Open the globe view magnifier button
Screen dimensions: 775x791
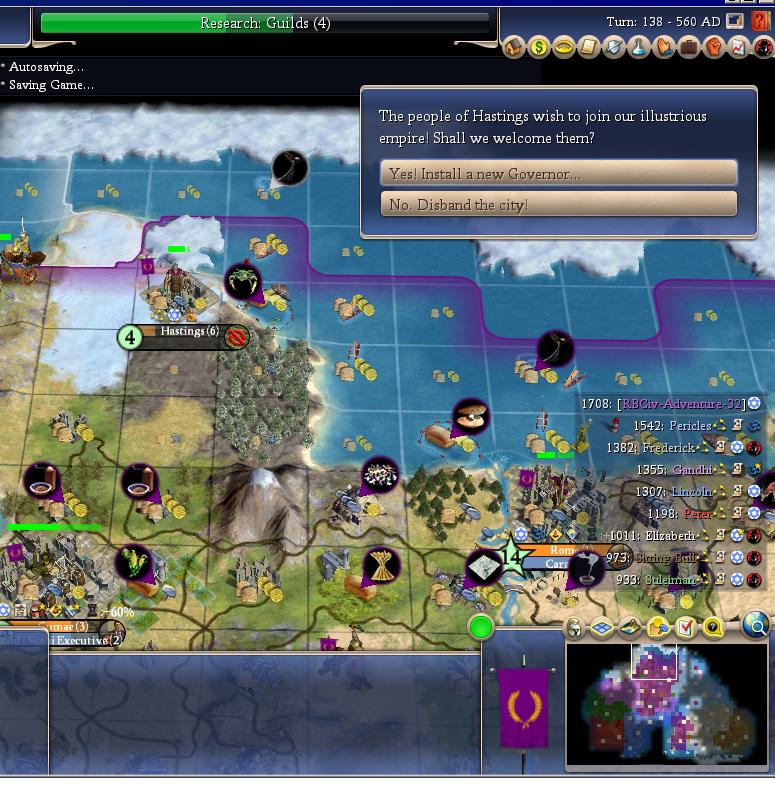click(757, 627)
